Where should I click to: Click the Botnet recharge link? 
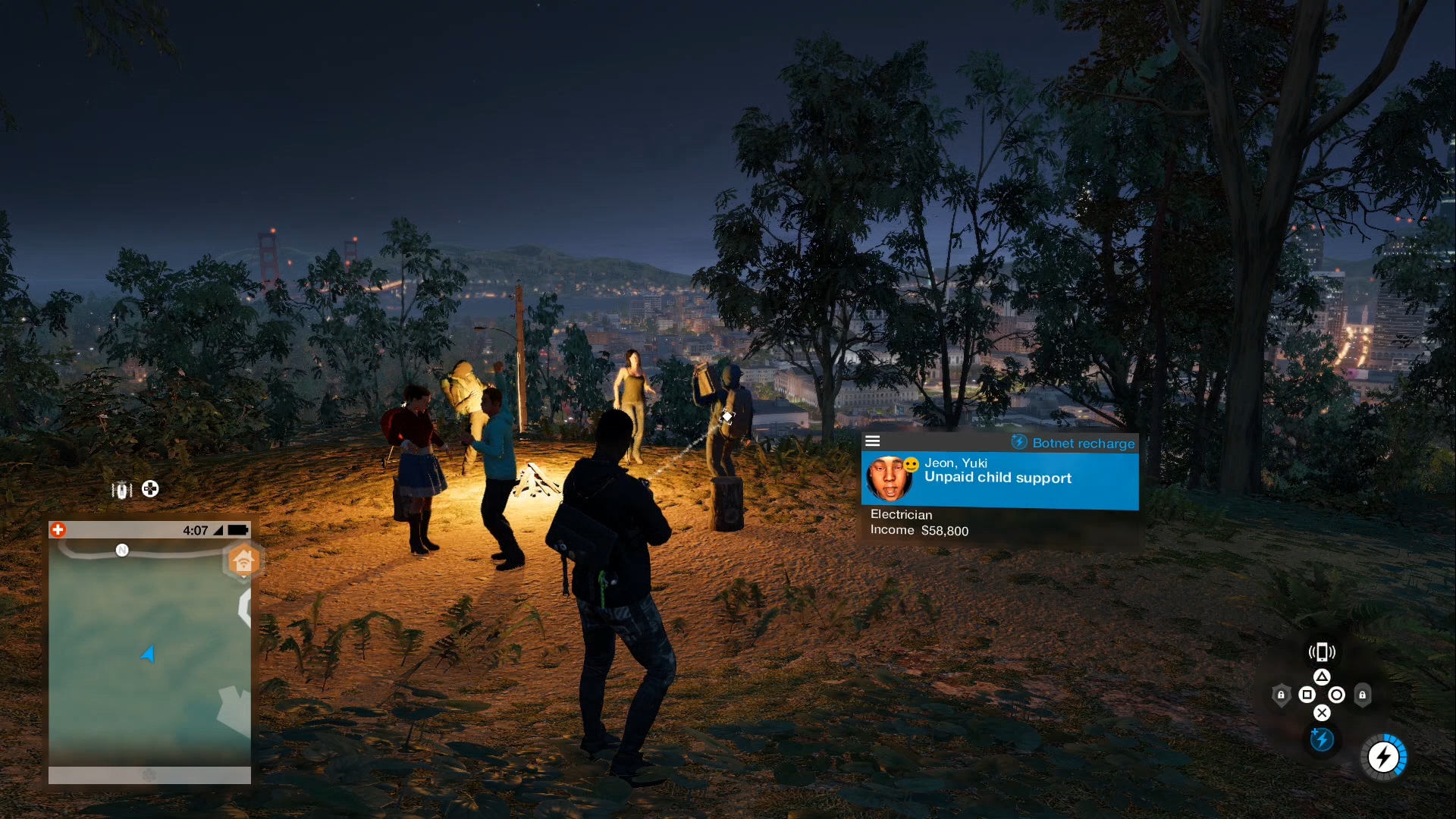coord(1083,444)
